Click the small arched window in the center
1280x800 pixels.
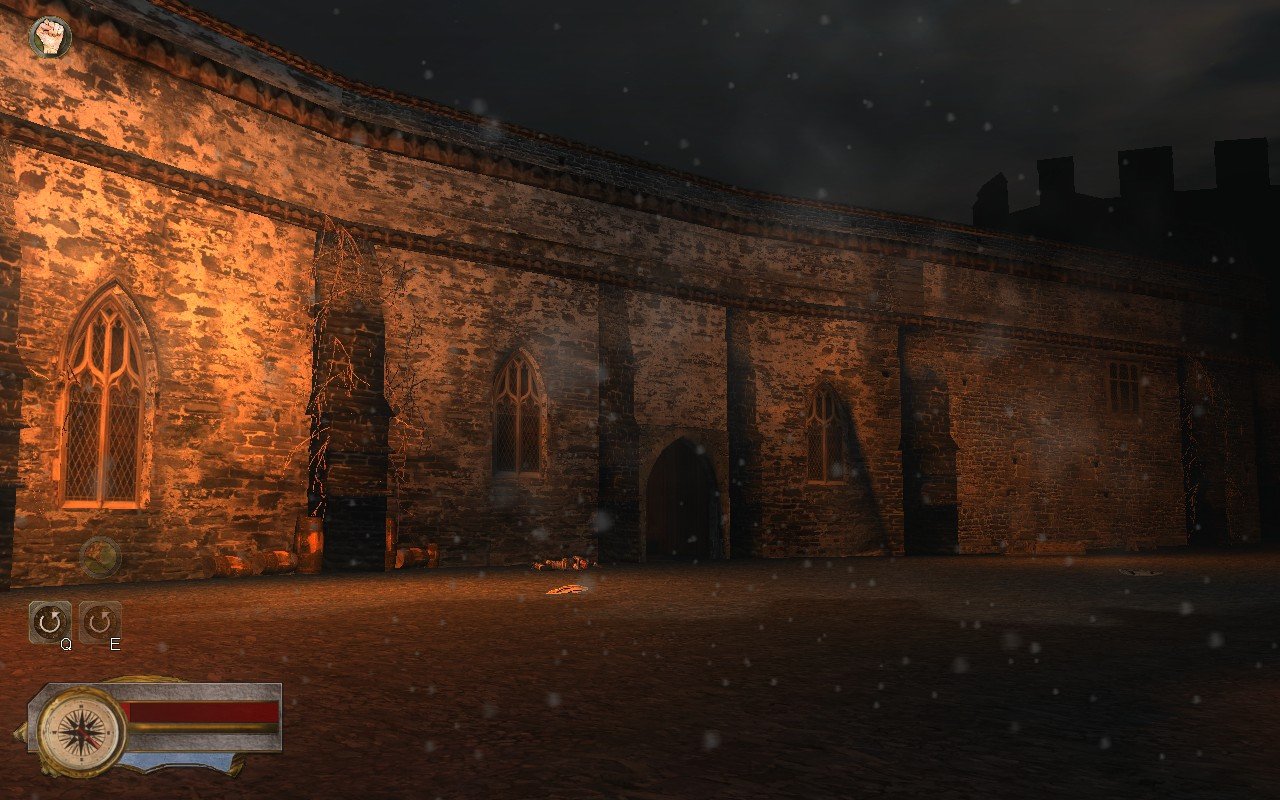pos(516,417)
